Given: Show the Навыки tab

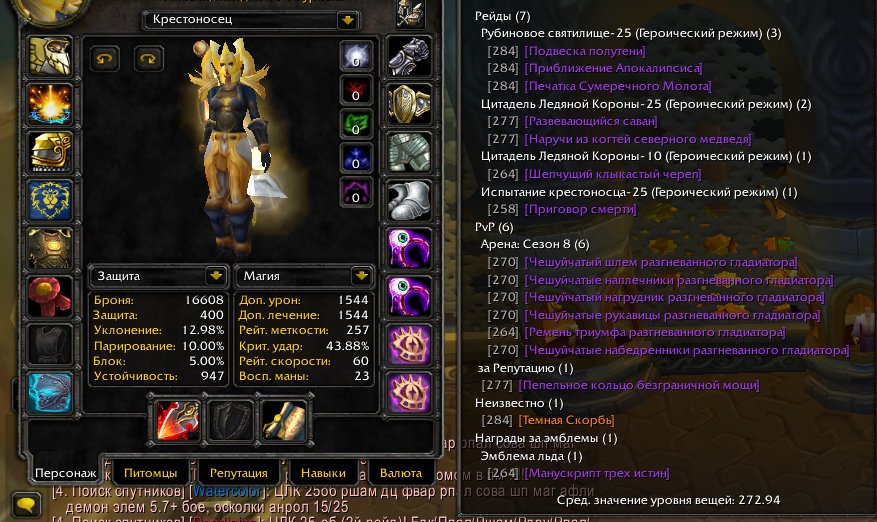Looking at the screenshot, I should click(323, 472).
